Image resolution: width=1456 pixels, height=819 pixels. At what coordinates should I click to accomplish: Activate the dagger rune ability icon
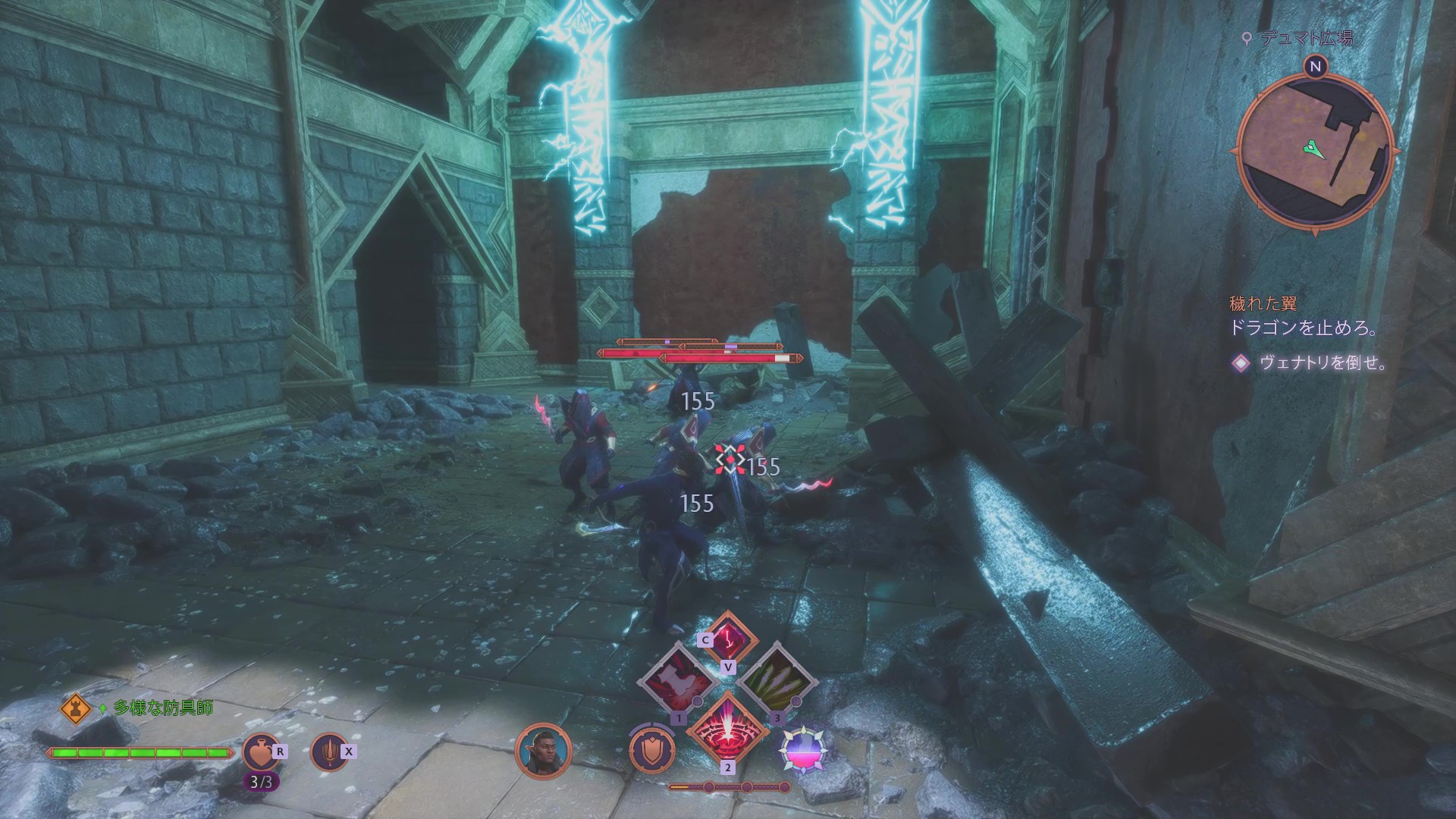coord(329,752)
